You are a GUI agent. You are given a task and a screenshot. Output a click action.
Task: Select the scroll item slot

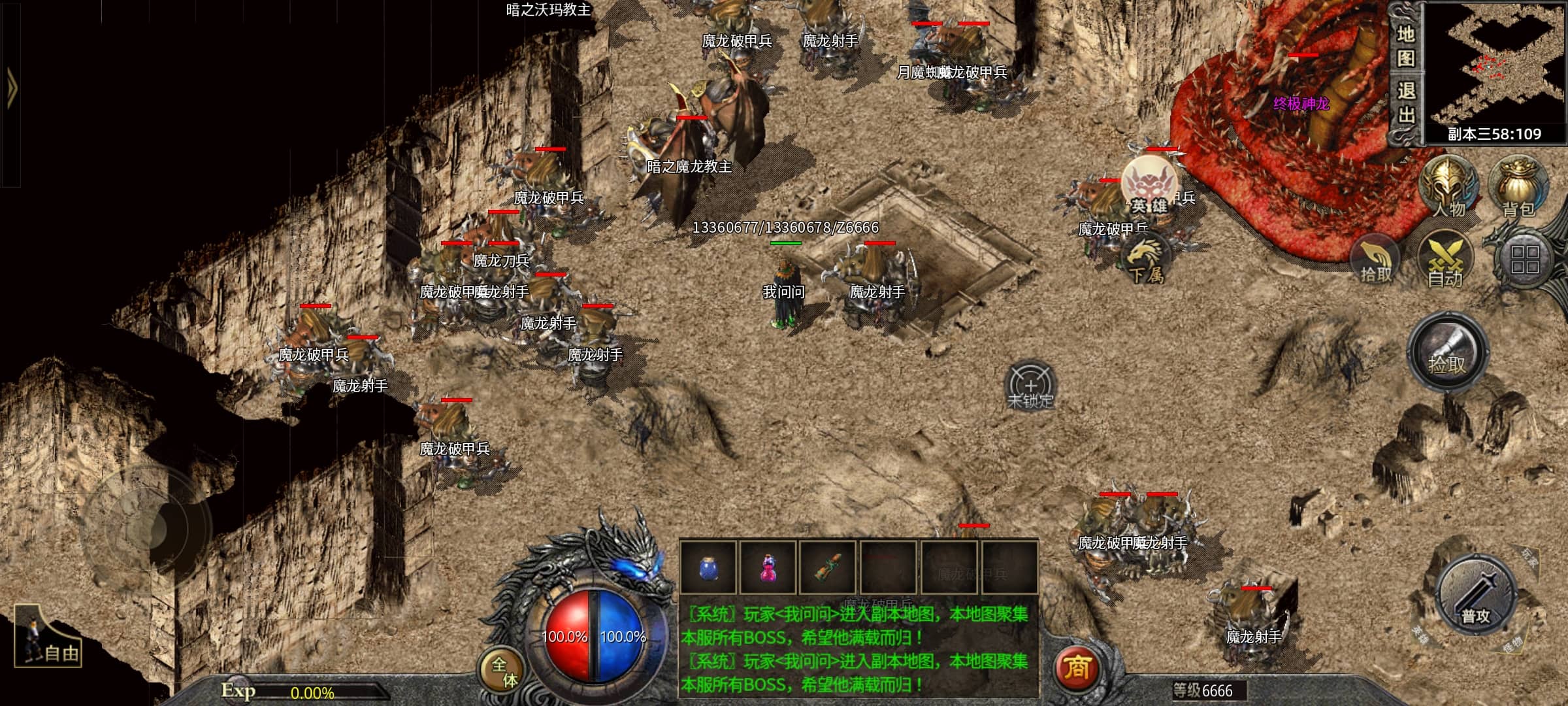coord(828,567)
